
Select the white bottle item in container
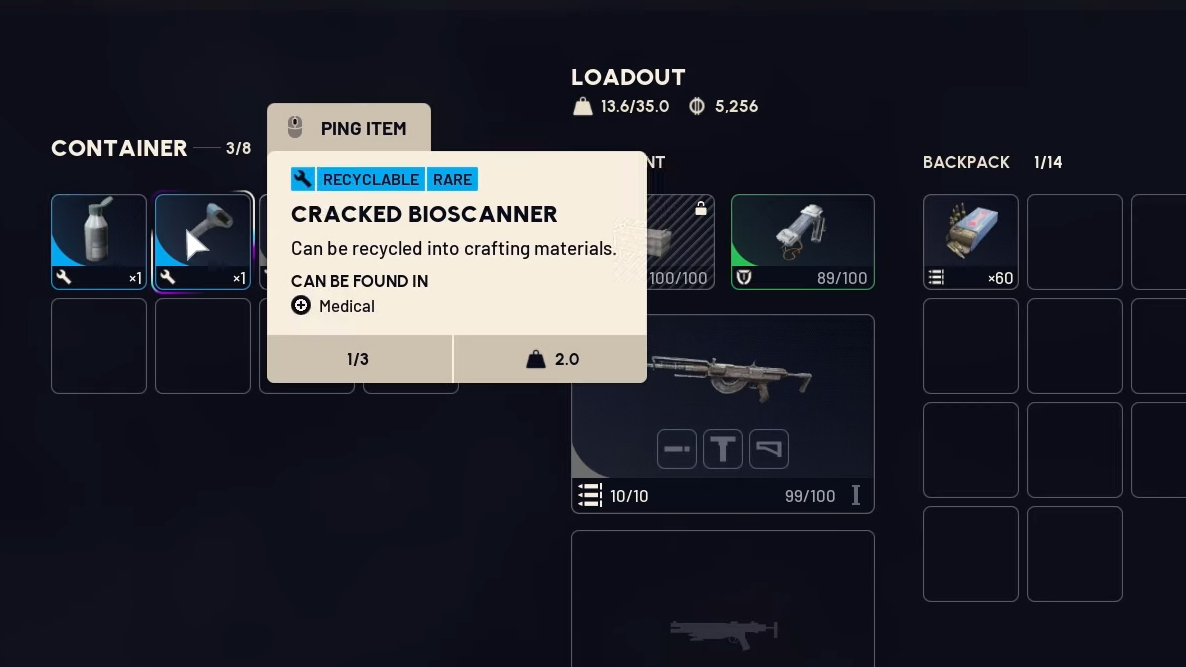[x=98, y=241]
